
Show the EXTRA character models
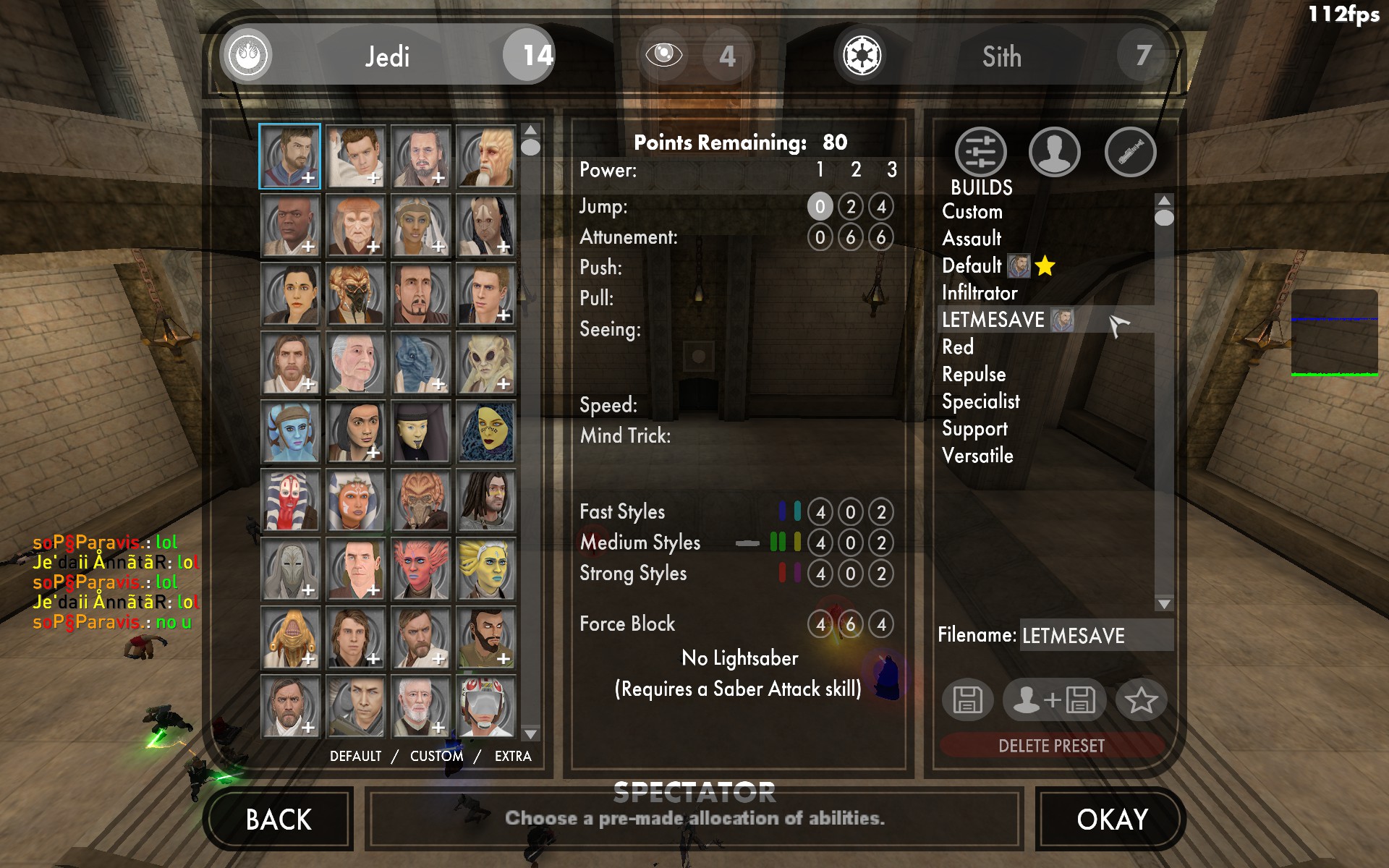513,756
